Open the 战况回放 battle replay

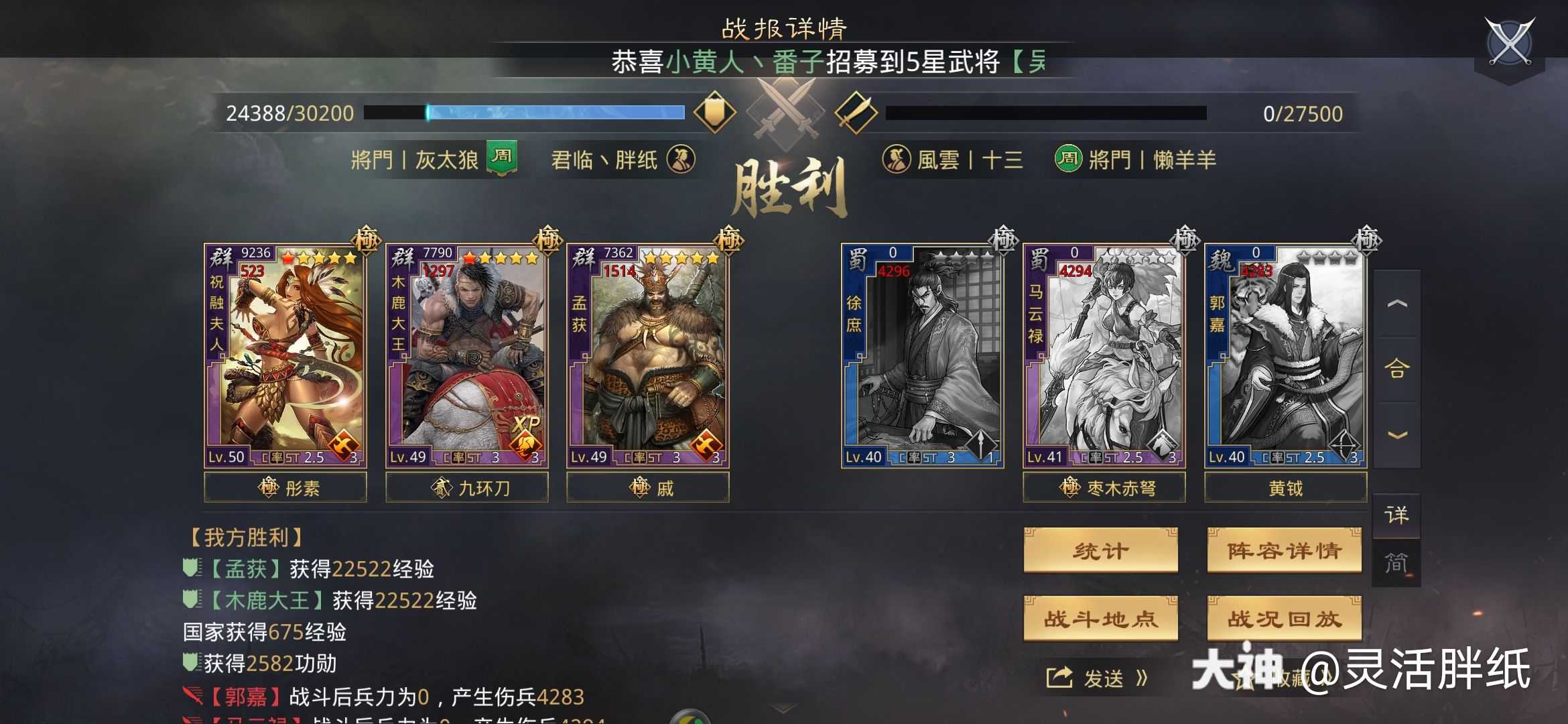1285,620
